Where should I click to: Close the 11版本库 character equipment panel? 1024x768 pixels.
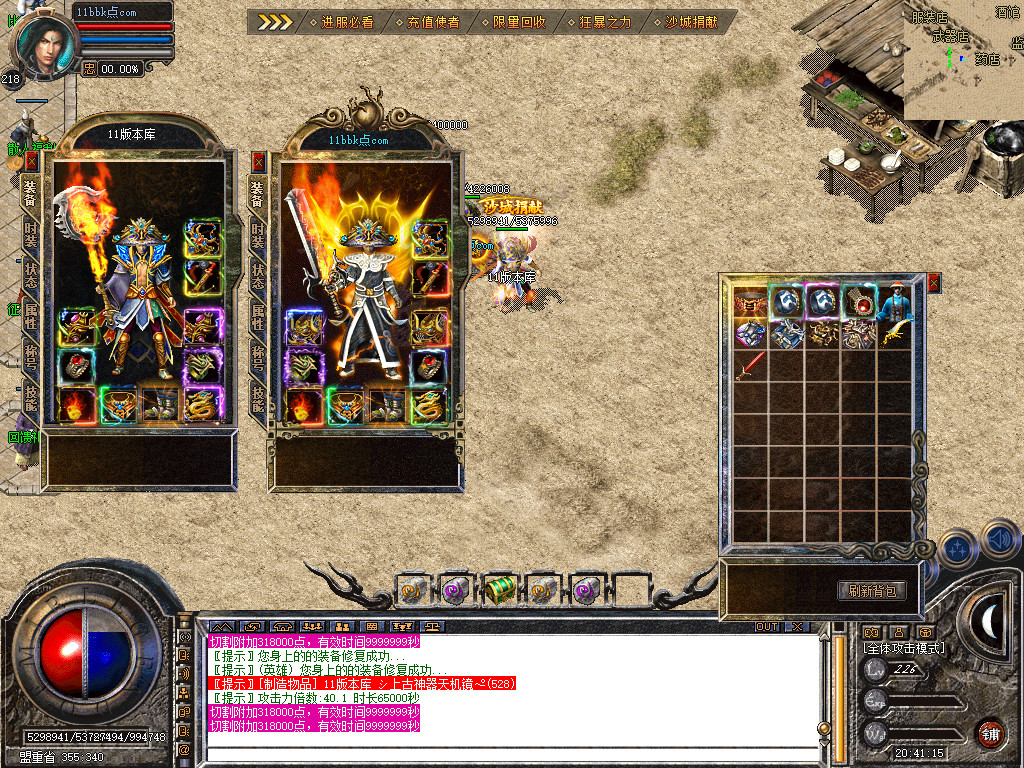tap(32, 160)
